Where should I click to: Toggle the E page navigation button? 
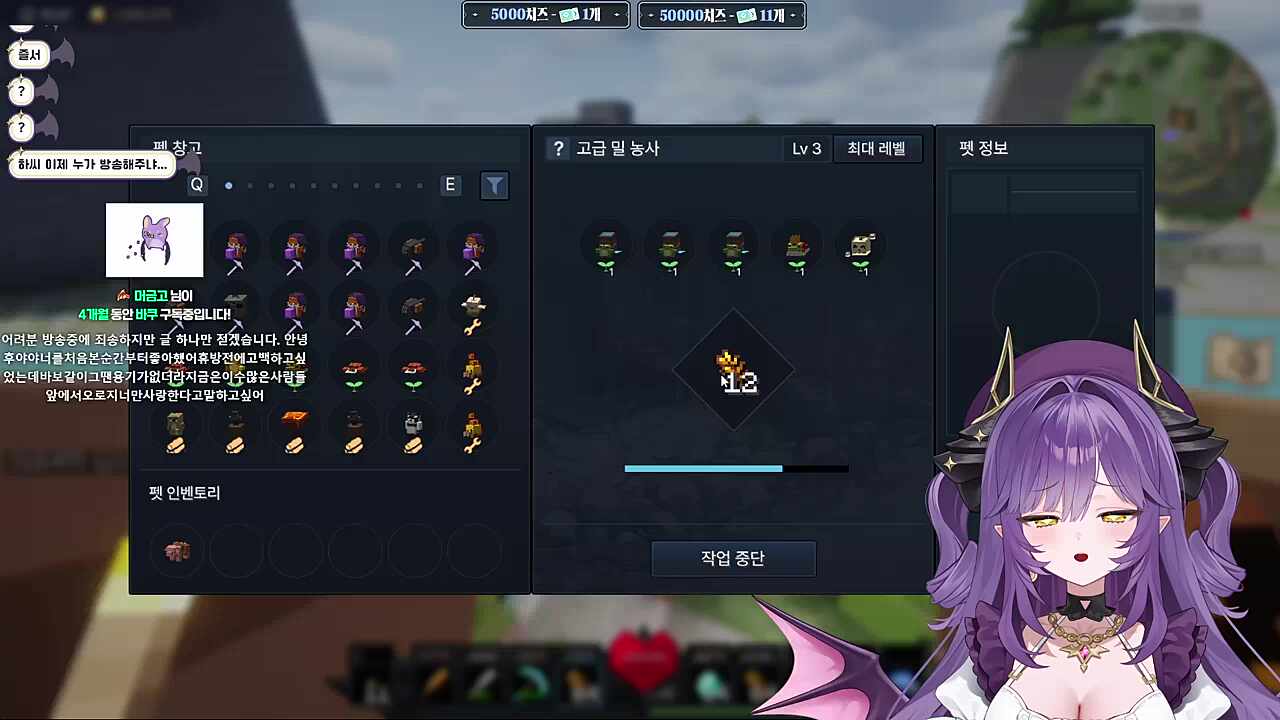pyautogui.click(x=449, y=185)
